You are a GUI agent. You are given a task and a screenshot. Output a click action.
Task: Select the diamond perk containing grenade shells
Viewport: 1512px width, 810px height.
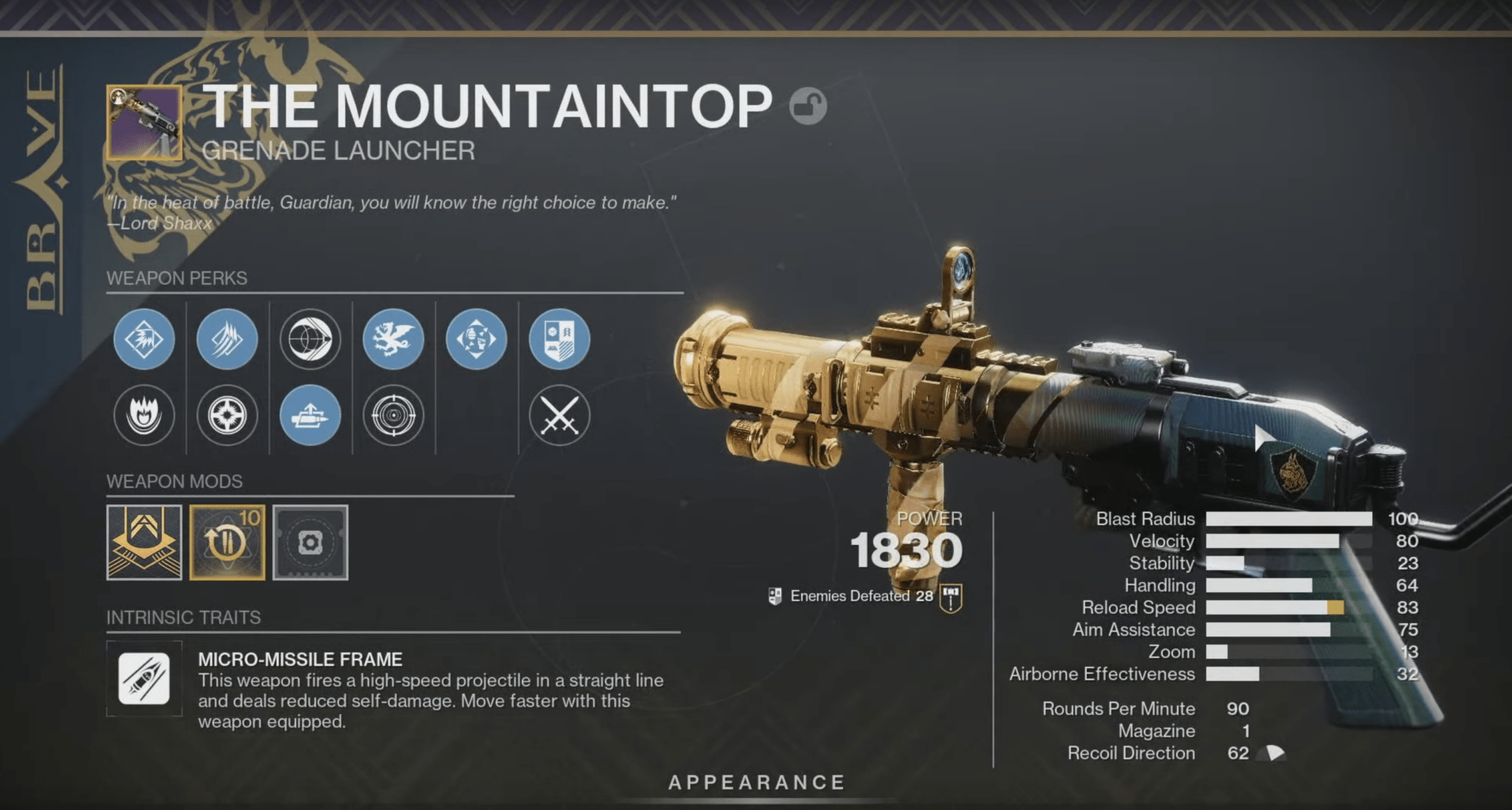[478, 340]
